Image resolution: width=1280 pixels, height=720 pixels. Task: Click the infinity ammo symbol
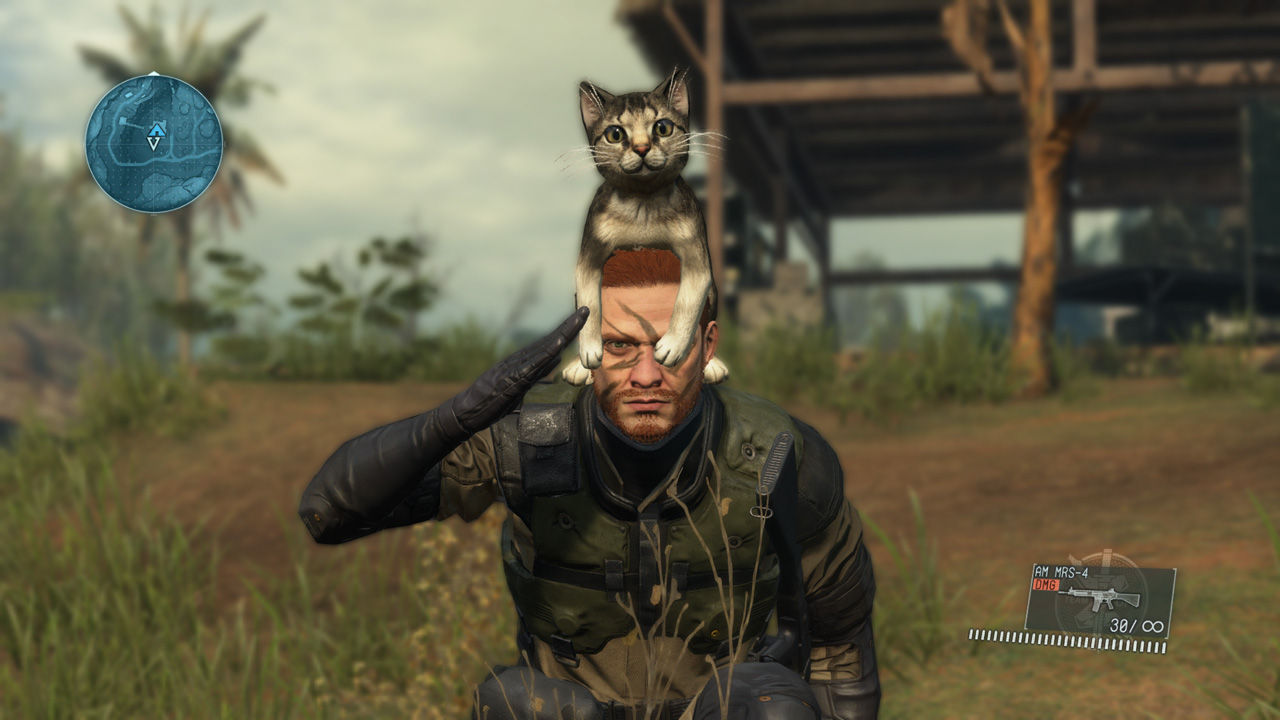[1155, 626]
